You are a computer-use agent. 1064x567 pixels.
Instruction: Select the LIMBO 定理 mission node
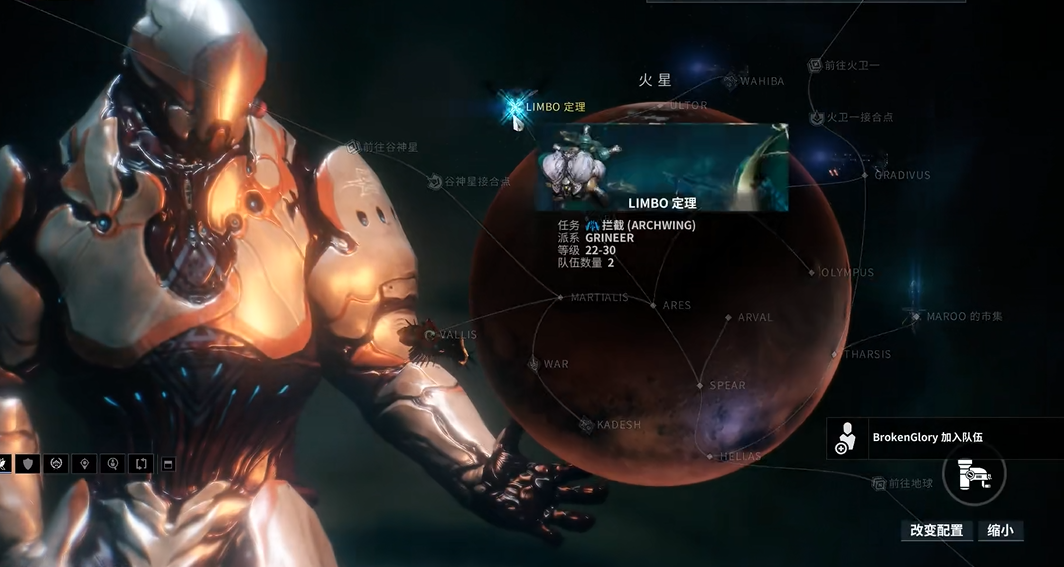(x=516, y=107)
